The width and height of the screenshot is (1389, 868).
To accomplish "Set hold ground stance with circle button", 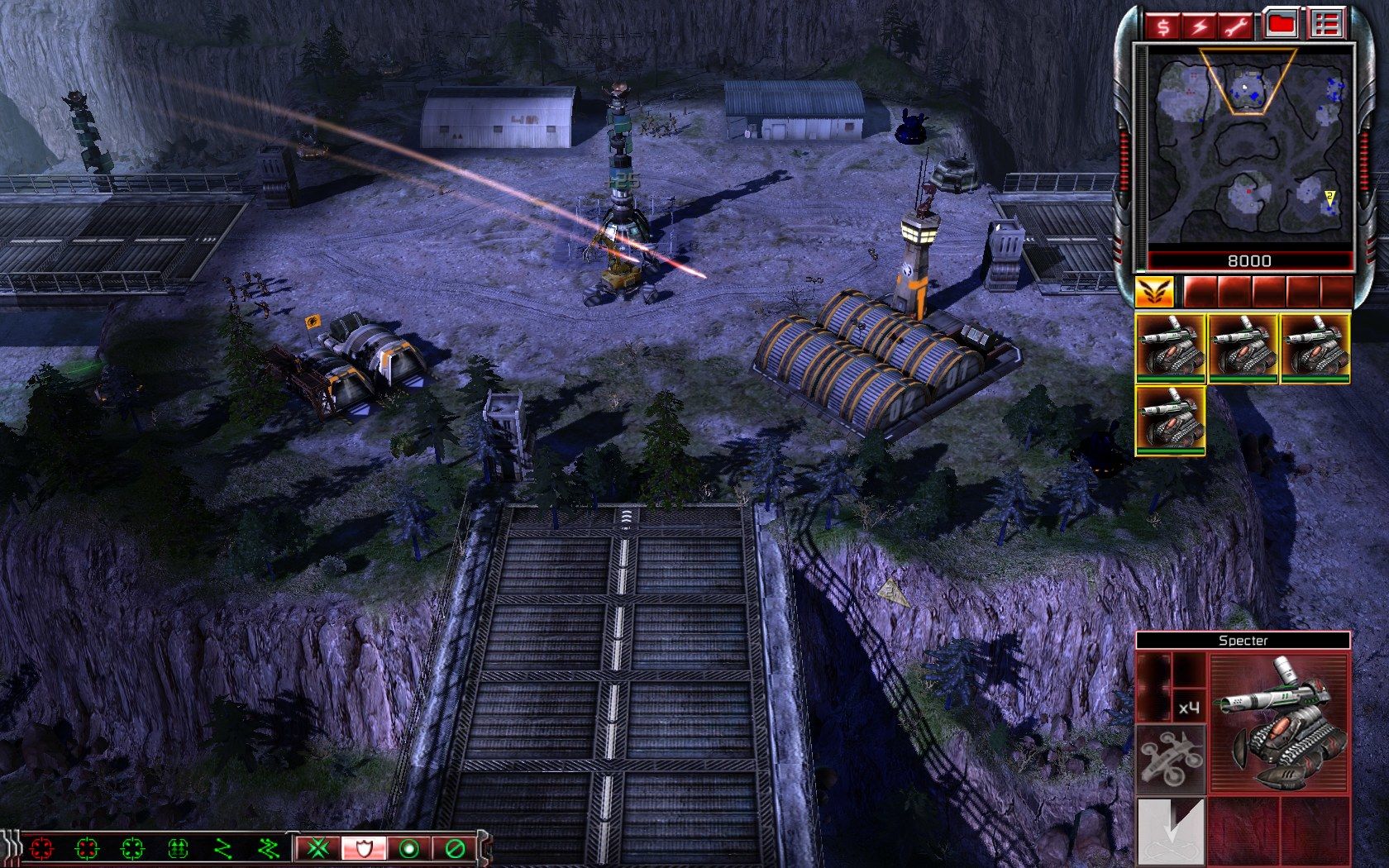I will (x=408, y=848).
